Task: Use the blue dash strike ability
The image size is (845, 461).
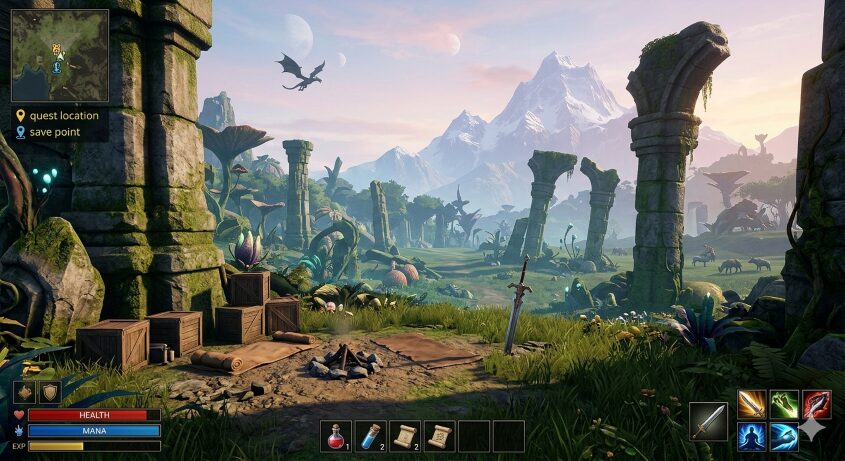Action: click(x=784, y=436)
